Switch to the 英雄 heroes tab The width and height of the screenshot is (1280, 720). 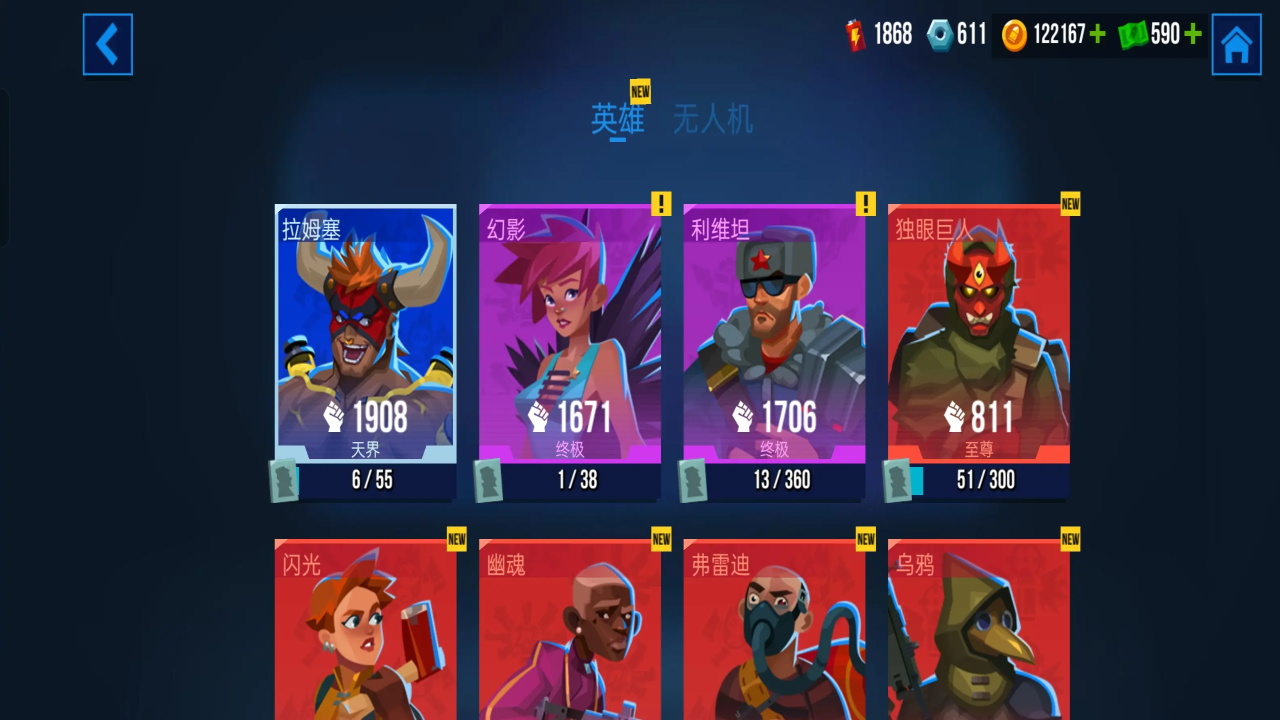pyautogui.click(x=617, y=120)
